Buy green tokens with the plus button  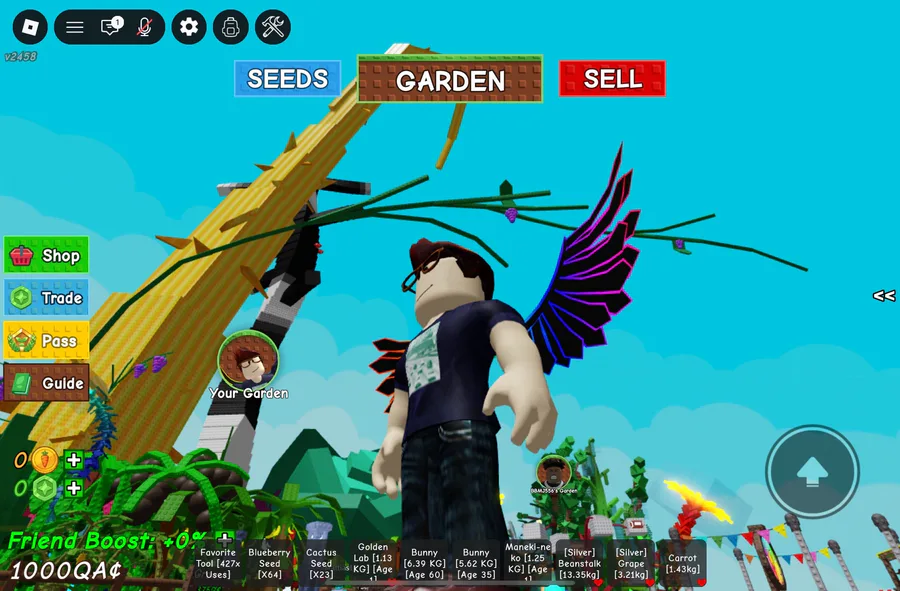tap(74, 488)
